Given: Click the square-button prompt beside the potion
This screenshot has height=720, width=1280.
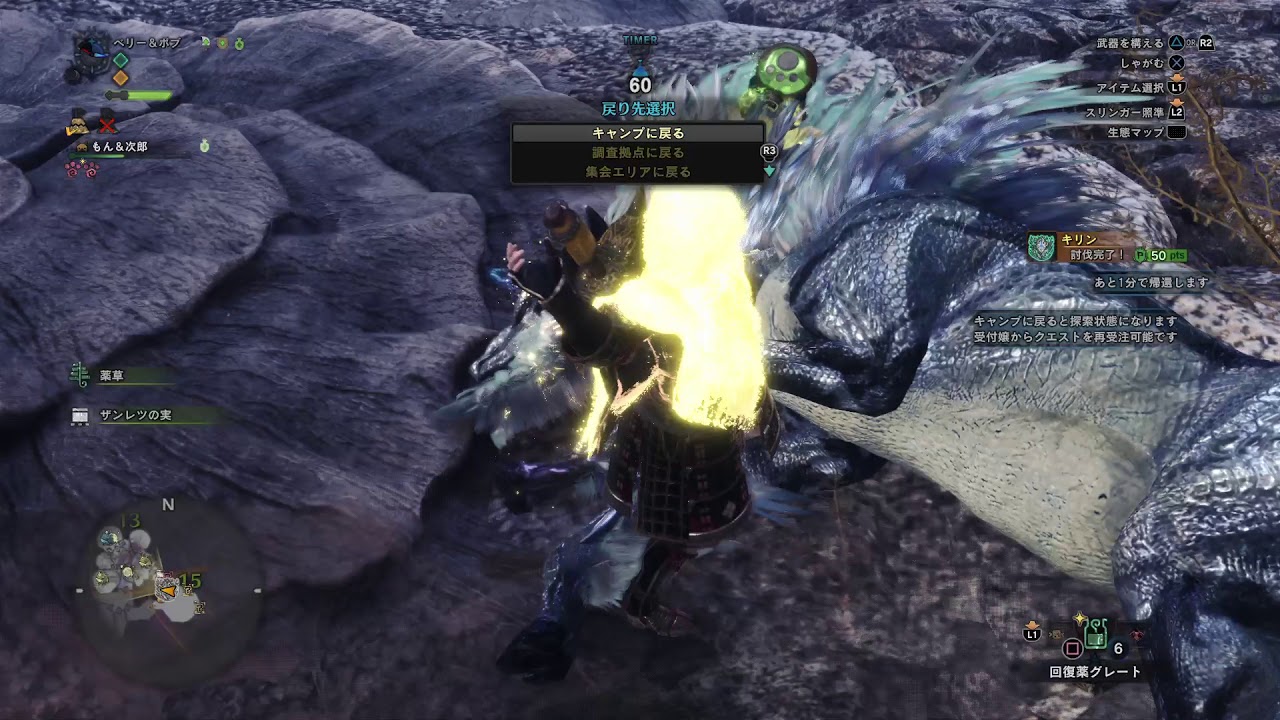Looking at the screenshot, I should pos(1072,648).
